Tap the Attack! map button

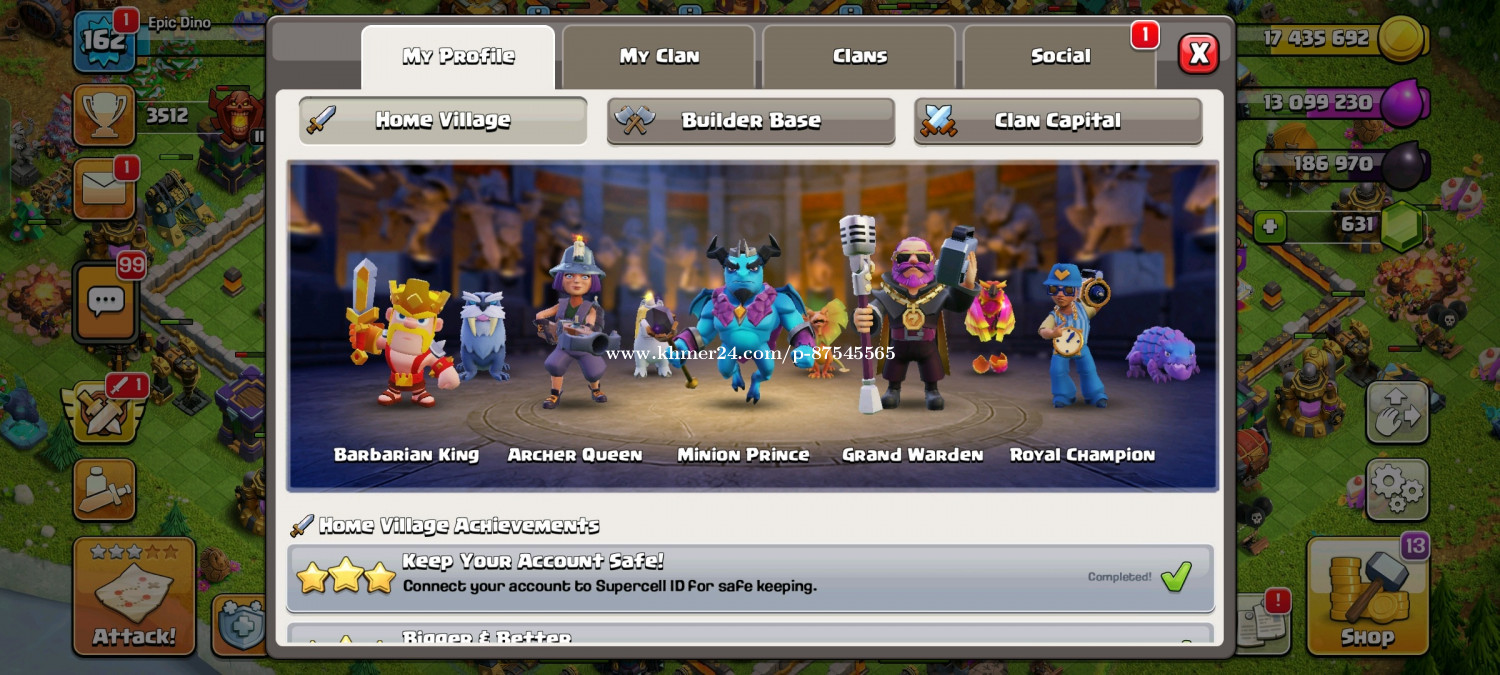click(x=134, y=597)
